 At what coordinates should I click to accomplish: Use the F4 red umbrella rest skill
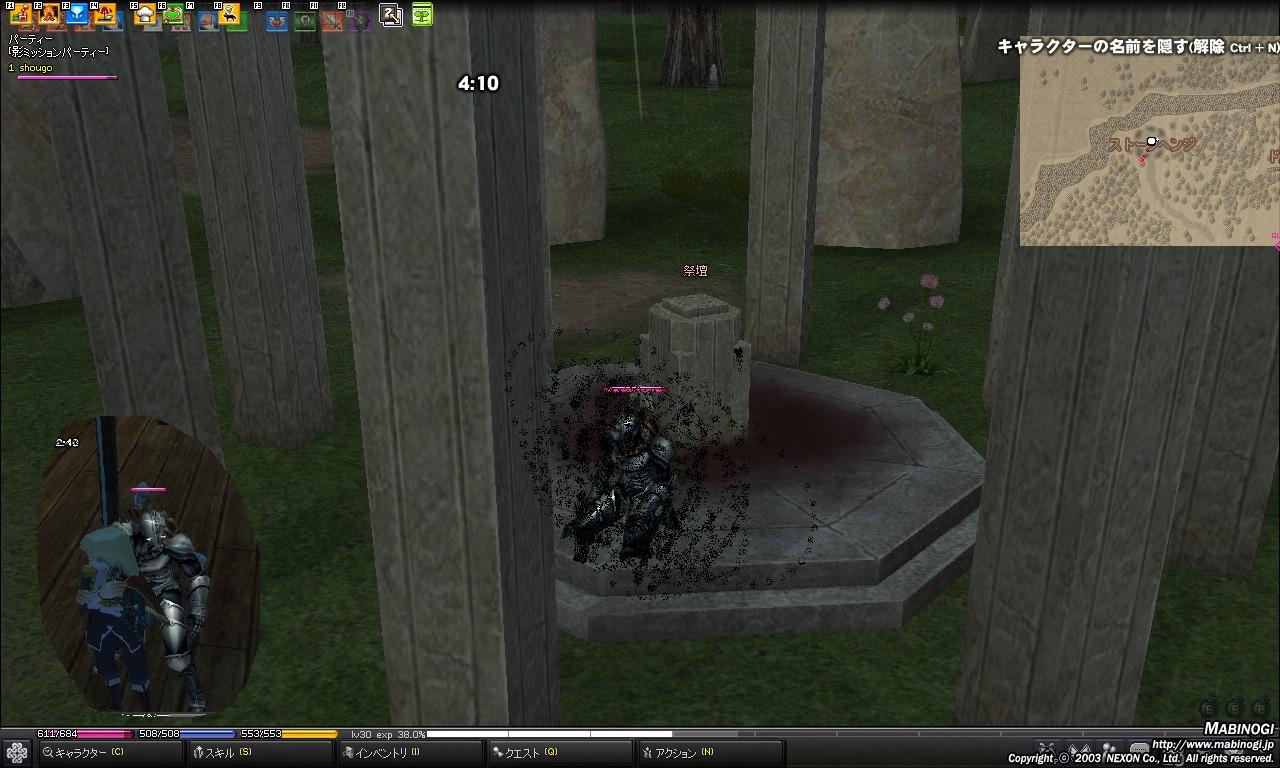click(105, 14)
